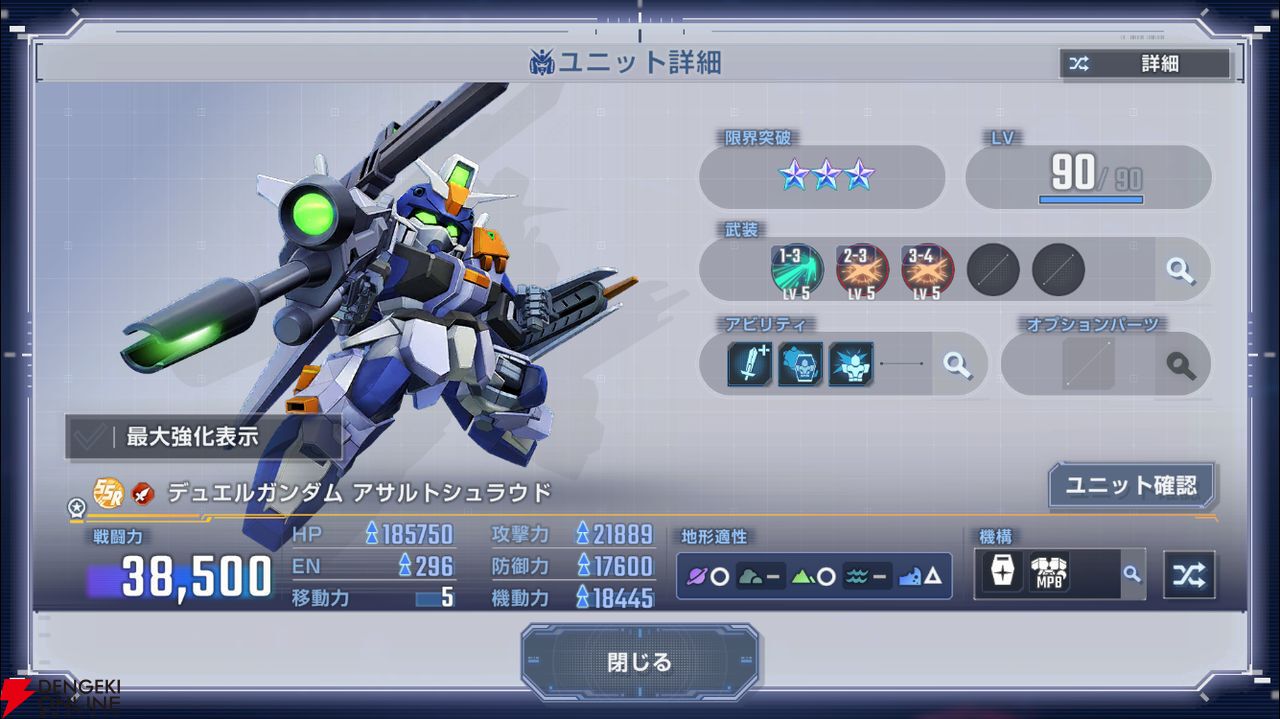Image resolution: width=1280 pixels, height=719 pixels.
Task: Choose the sword plus ability icon
Action: [750, 364]
